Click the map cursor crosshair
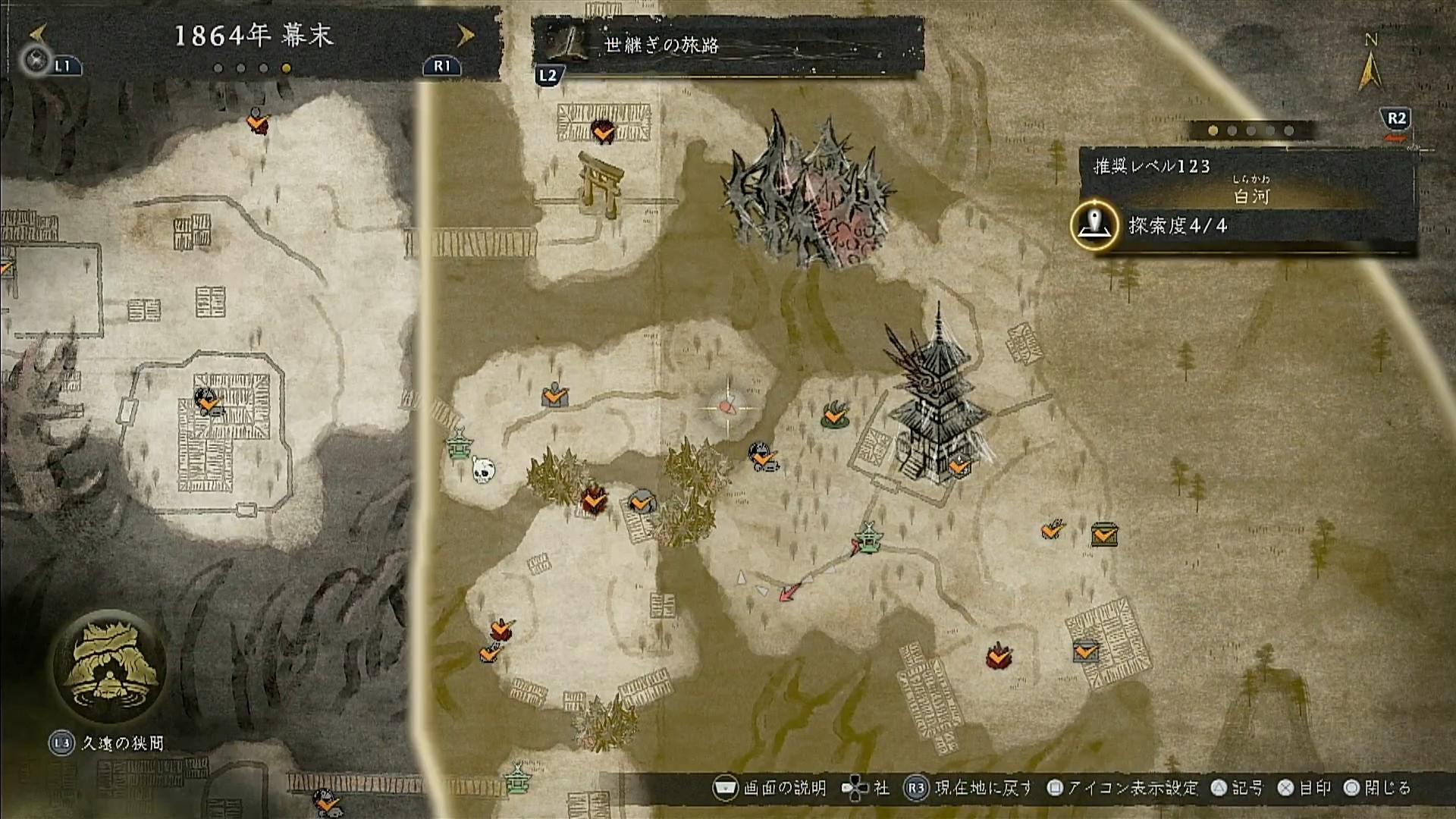 coord(728,408)
